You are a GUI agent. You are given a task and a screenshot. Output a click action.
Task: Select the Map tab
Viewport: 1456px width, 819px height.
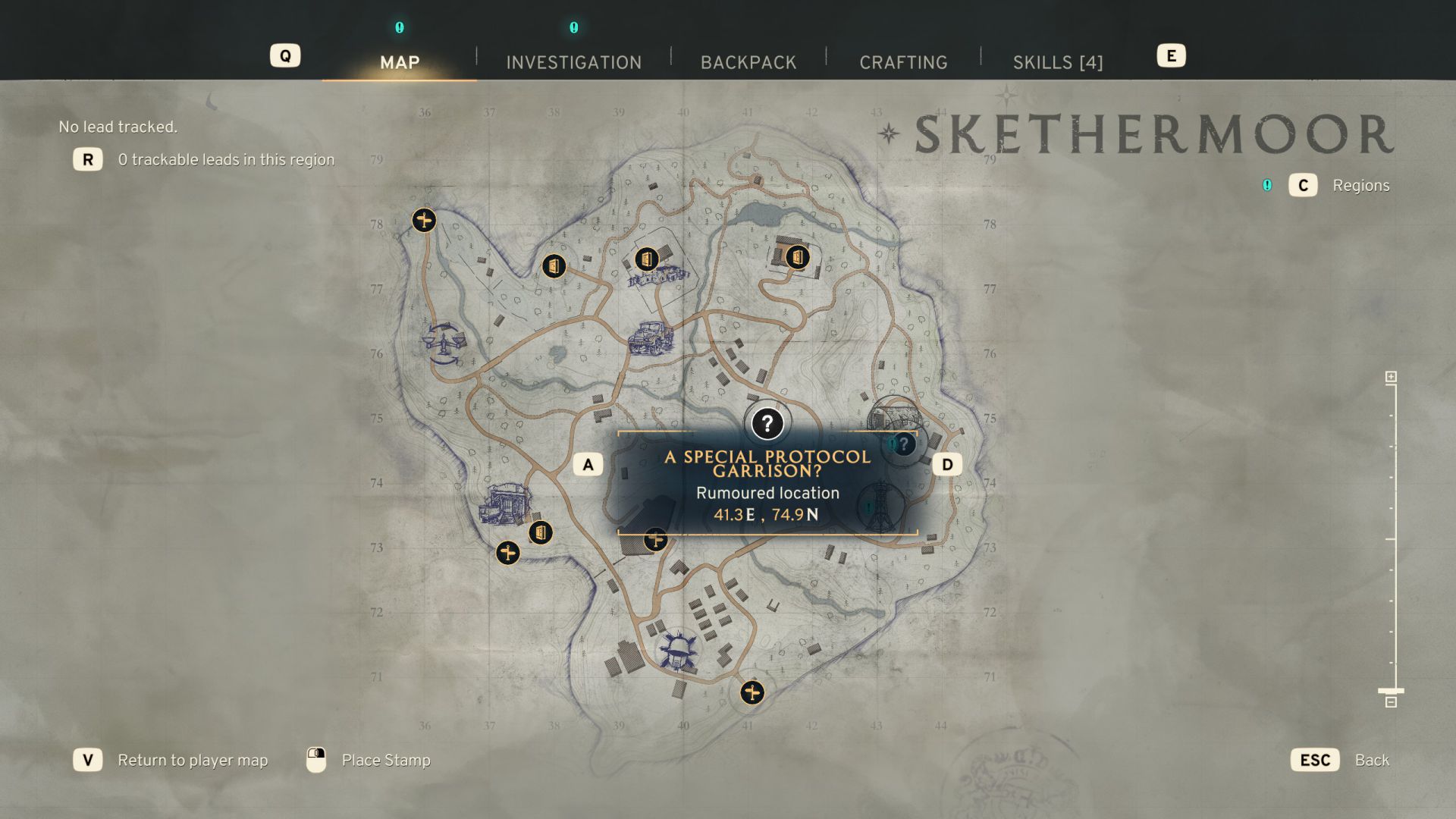400,62
